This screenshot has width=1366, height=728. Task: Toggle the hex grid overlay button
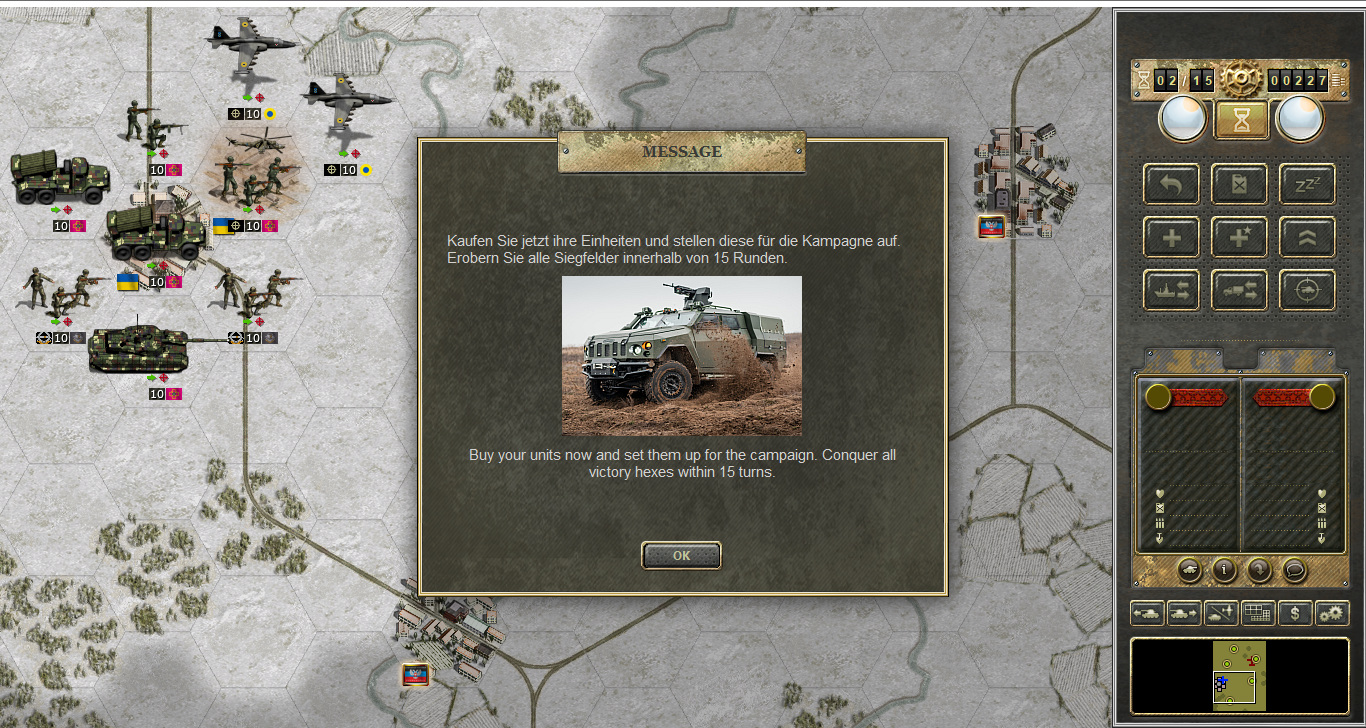click(x=1258, y=613)
